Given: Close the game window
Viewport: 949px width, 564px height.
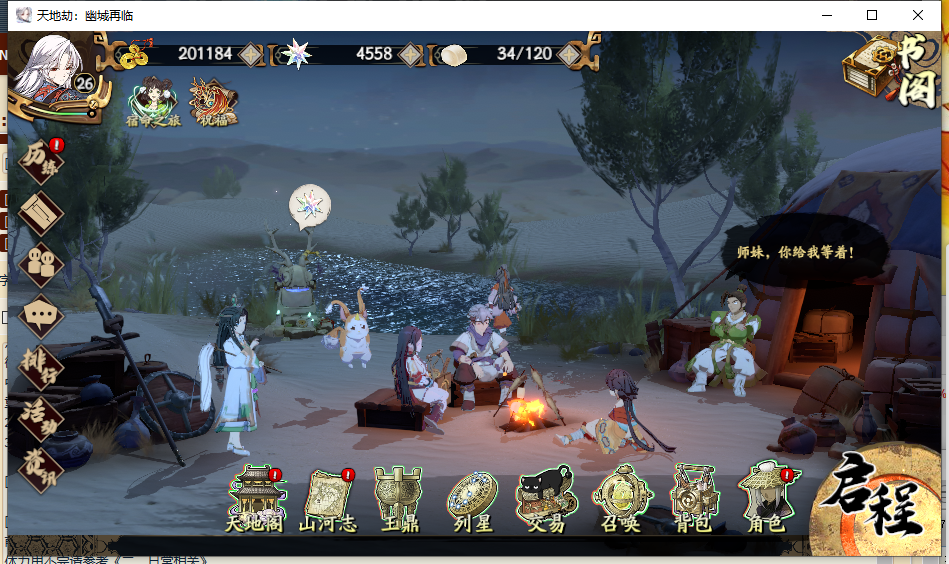Looking at the screenshot, I should 918,15.
